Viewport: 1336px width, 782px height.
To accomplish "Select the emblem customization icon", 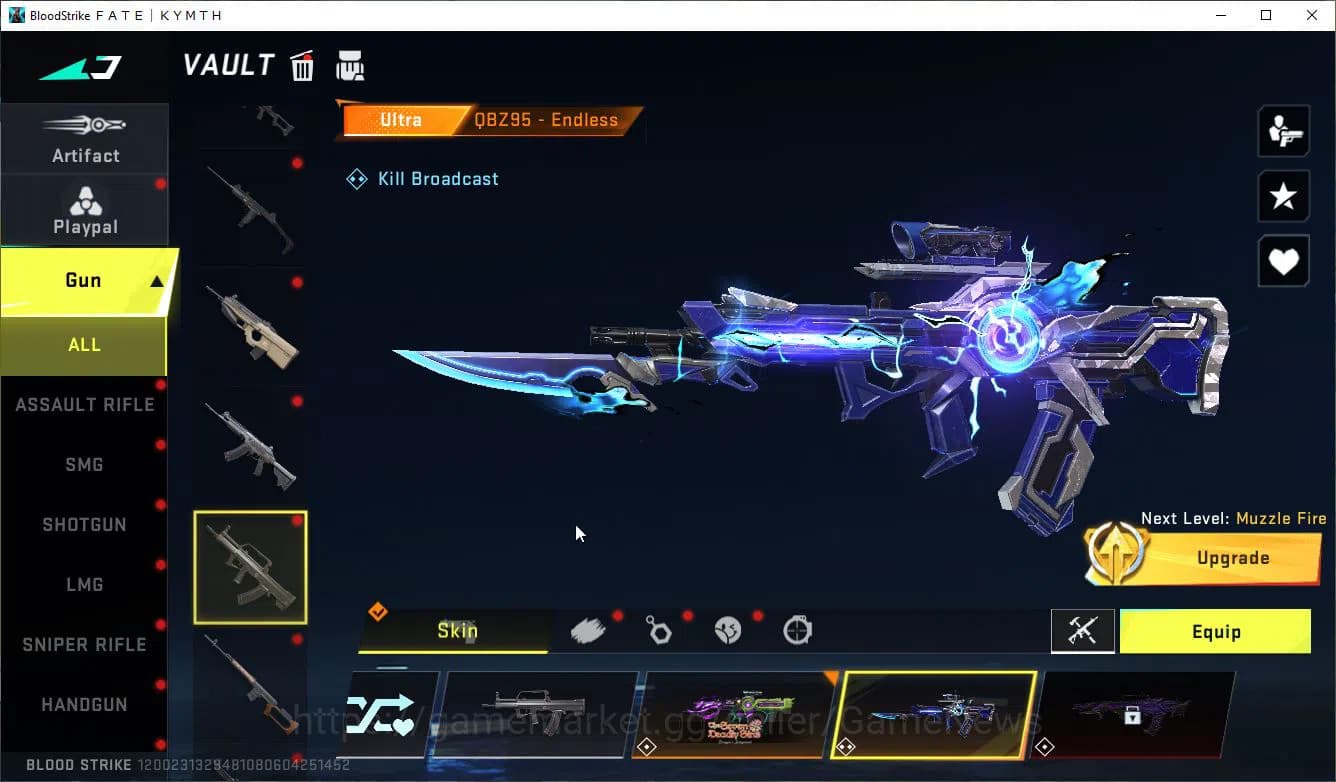I will click(x=729, y=631).
